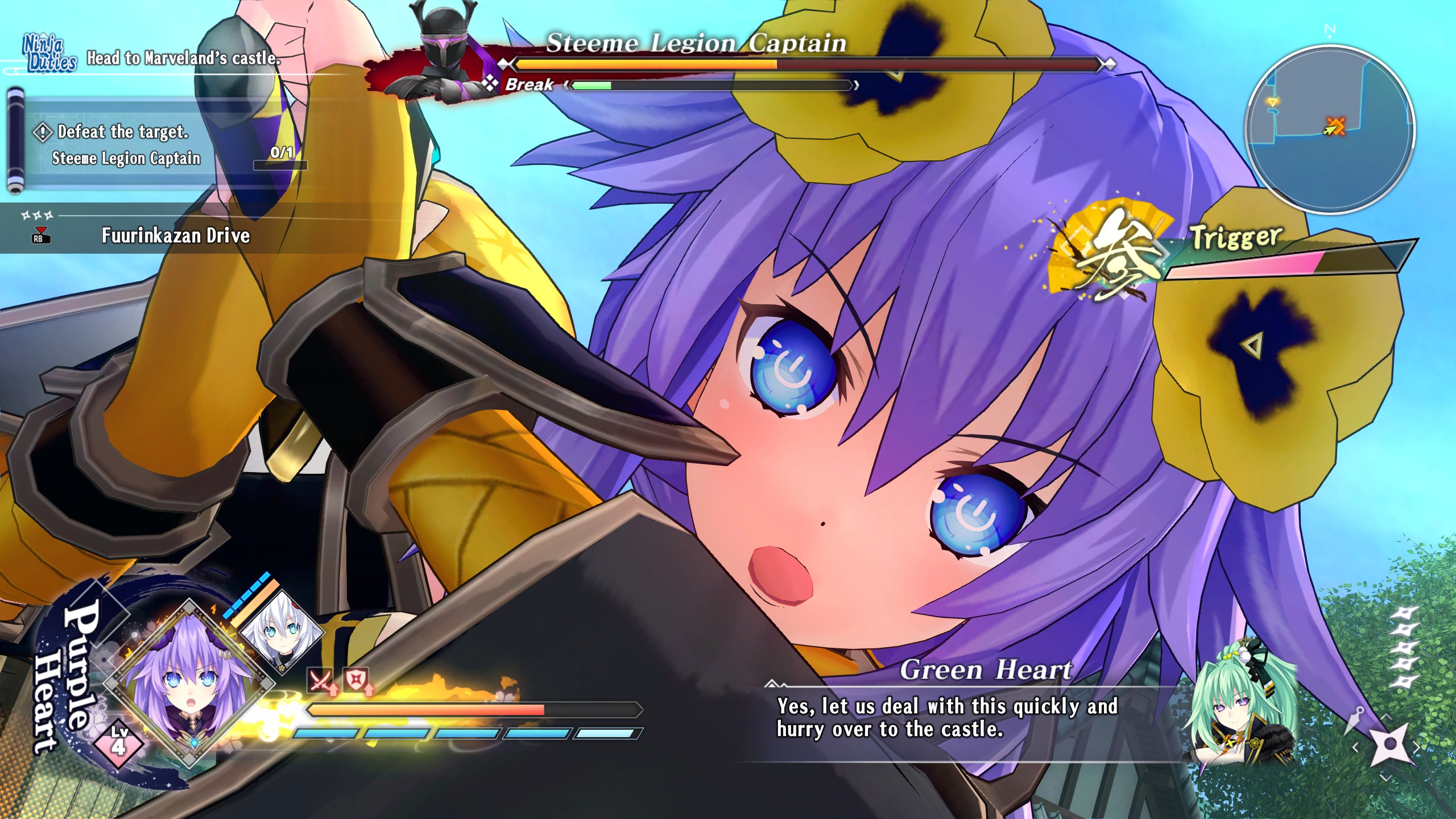The width and height of the screenshot is (1456, 819).
Task: Click the orange target marker on minimap
Action: click(1335, 125)
